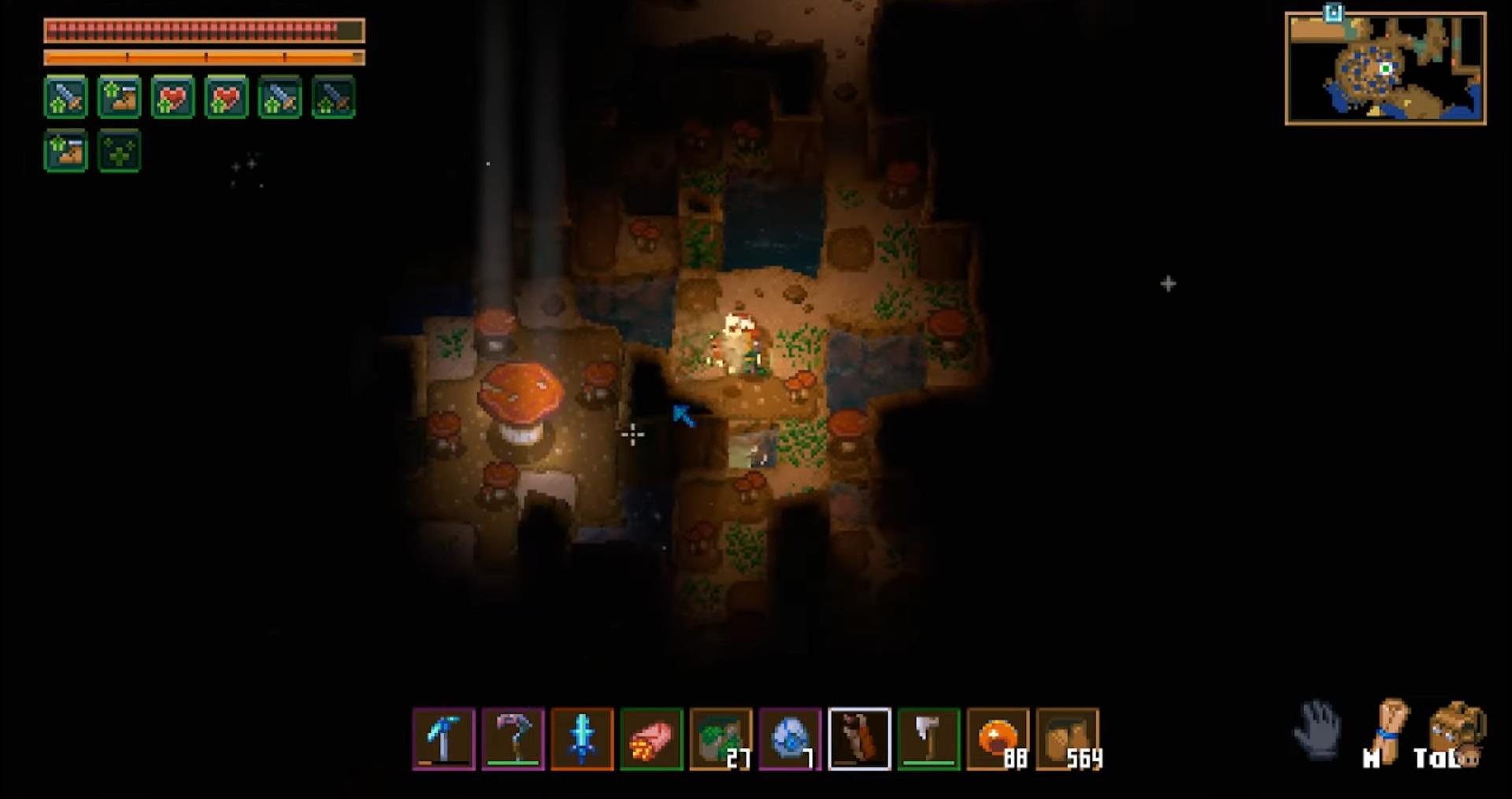Select the raw meat hotbar slot
The image size is (1512, 799).
651,738
